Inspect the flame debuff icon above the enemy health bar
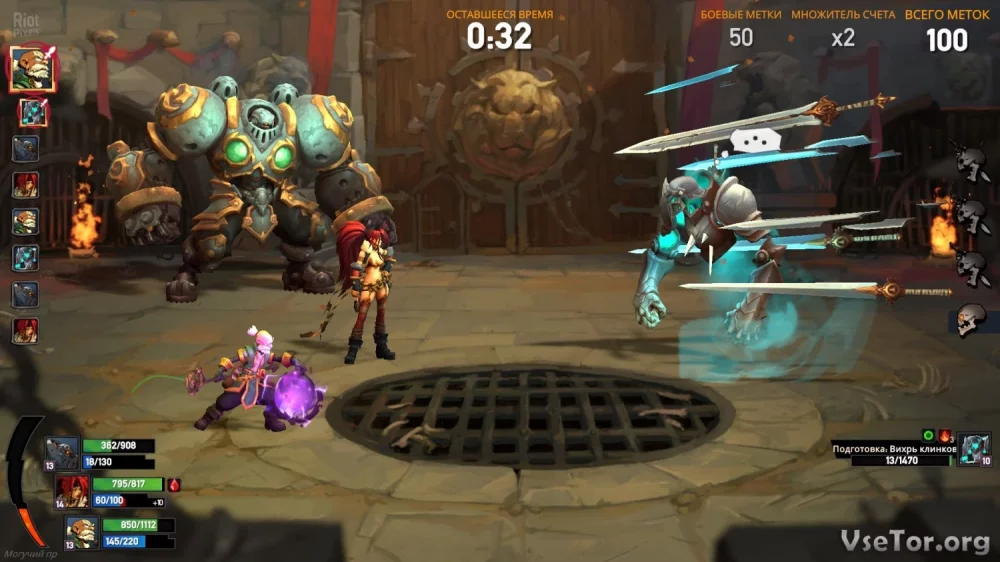Image resolution: width=1000 pixels, height=562 pixels. [x=945, y=436]
